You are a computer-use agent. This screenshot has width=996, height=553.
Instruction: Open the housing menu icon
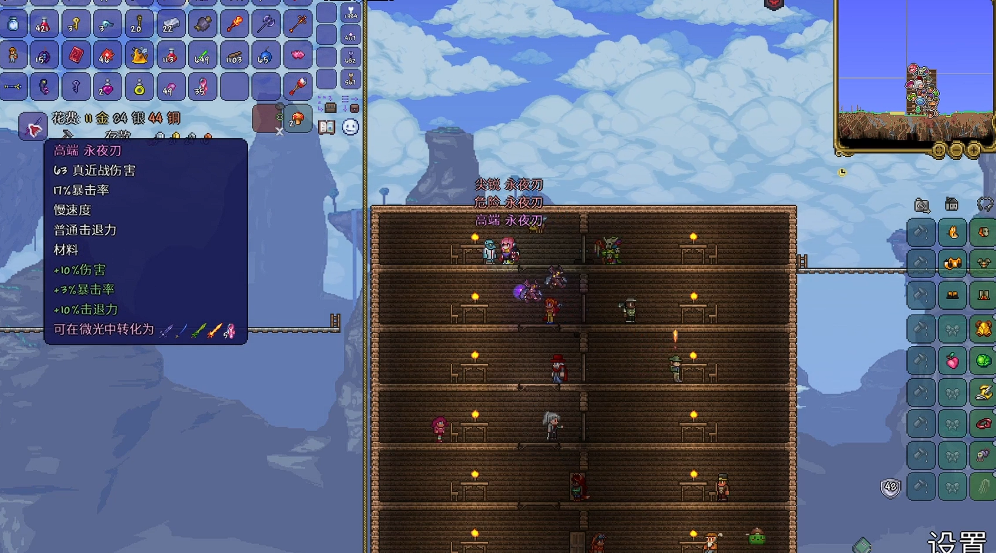[951, 205]
